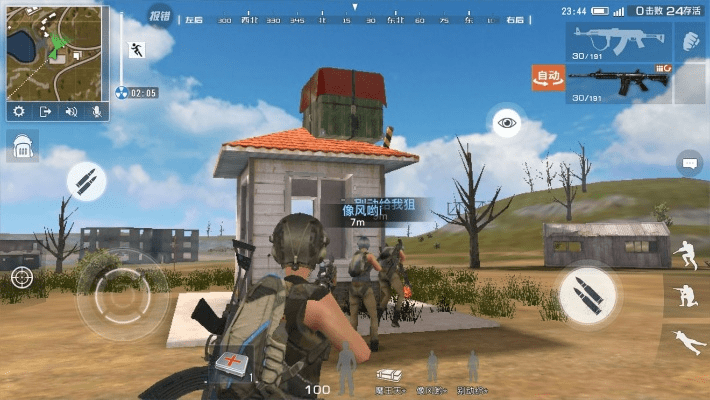Screen dimensions: 710x400
Task: Tap the left-side bullet fire button
Action: pos(86,182)
